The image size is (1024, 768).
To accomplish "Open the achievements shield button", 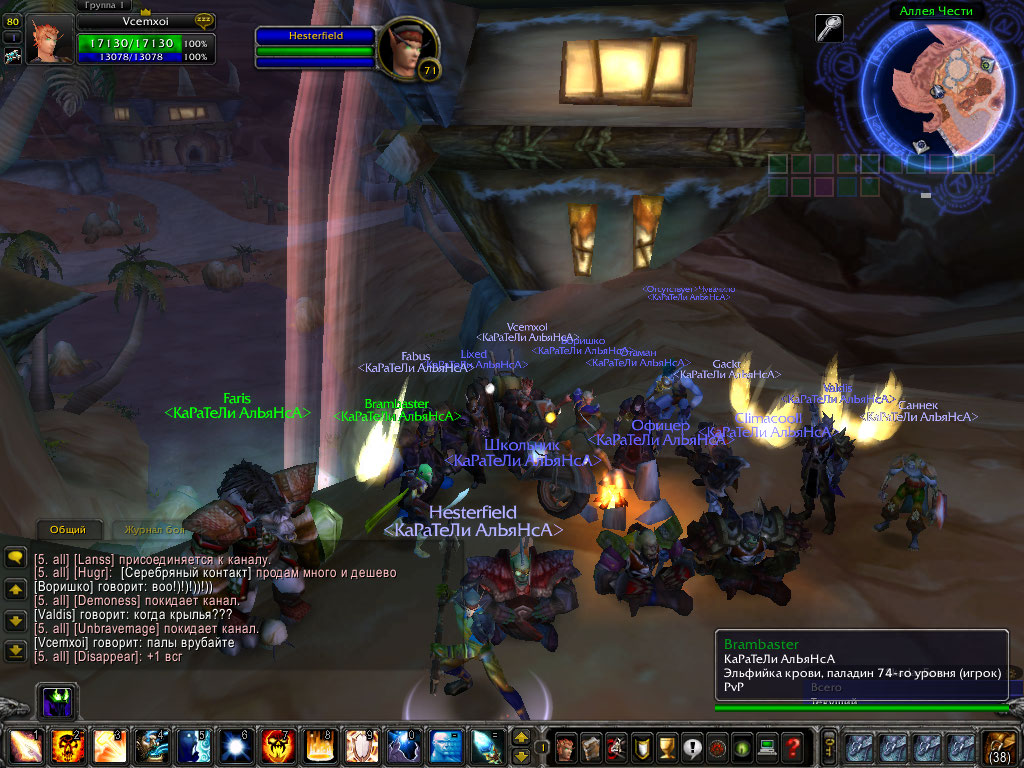I will (642, 747).
